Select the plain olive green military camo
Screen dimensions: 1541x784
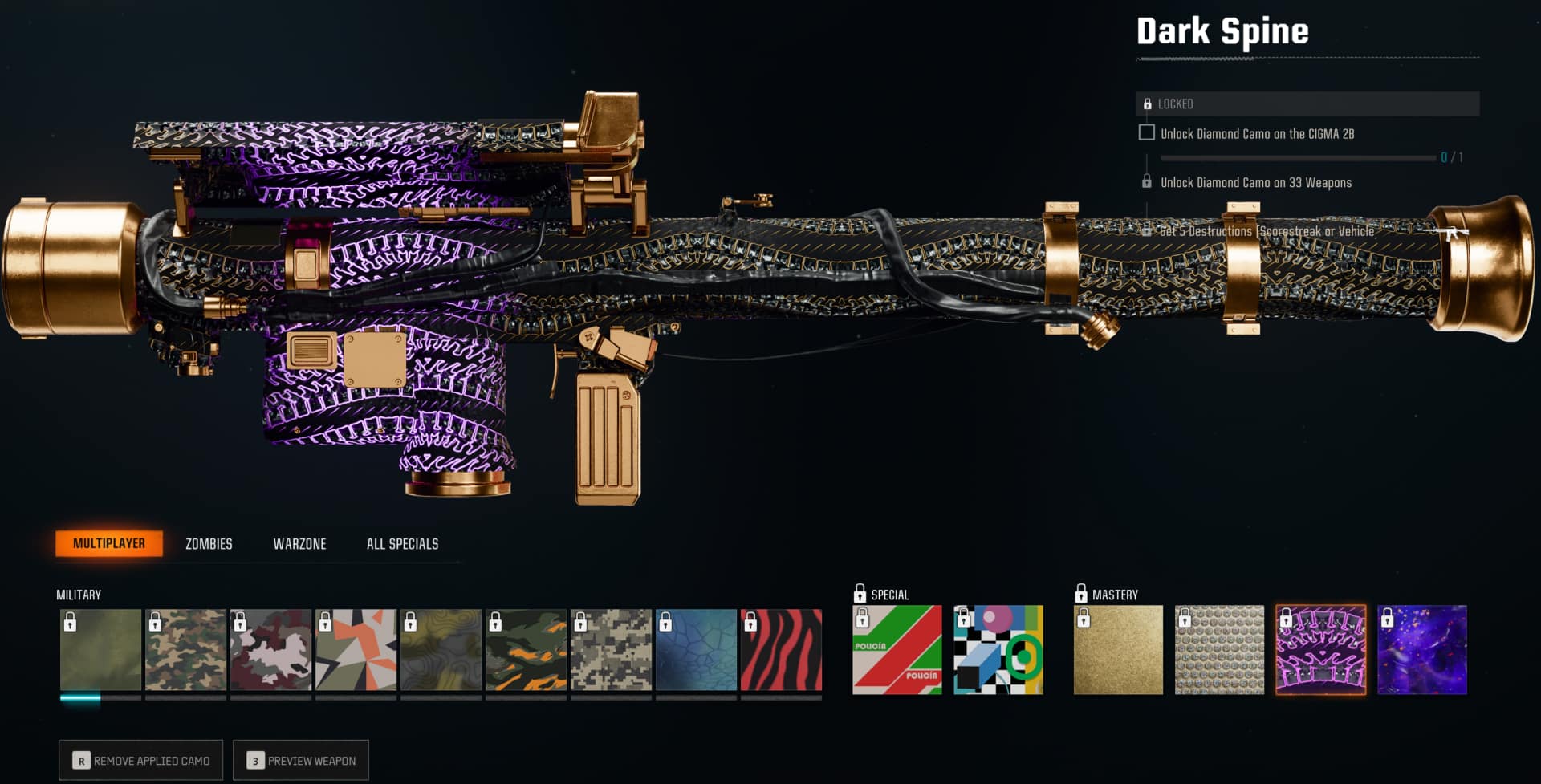pos(100,650)
